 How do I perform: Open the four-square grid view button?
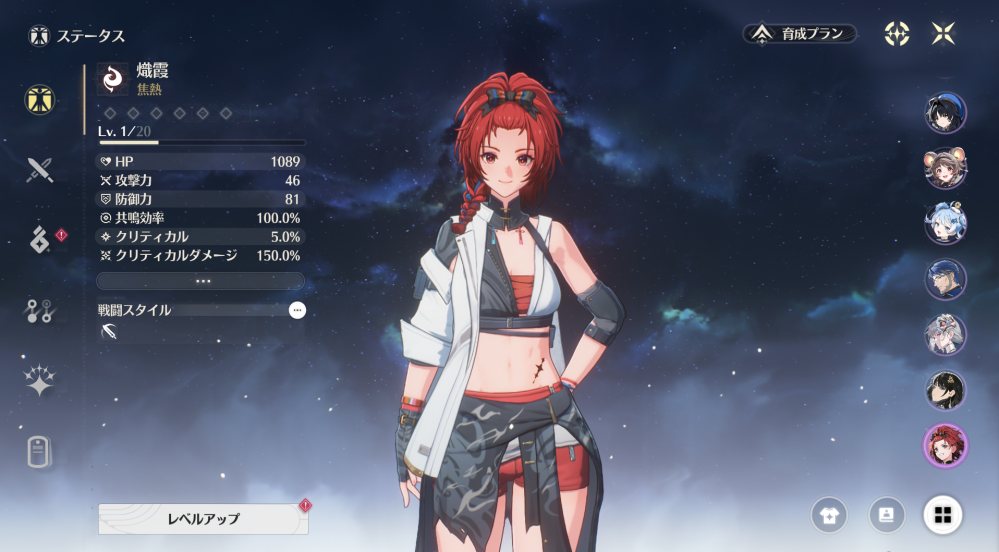(x=943, y=515)
